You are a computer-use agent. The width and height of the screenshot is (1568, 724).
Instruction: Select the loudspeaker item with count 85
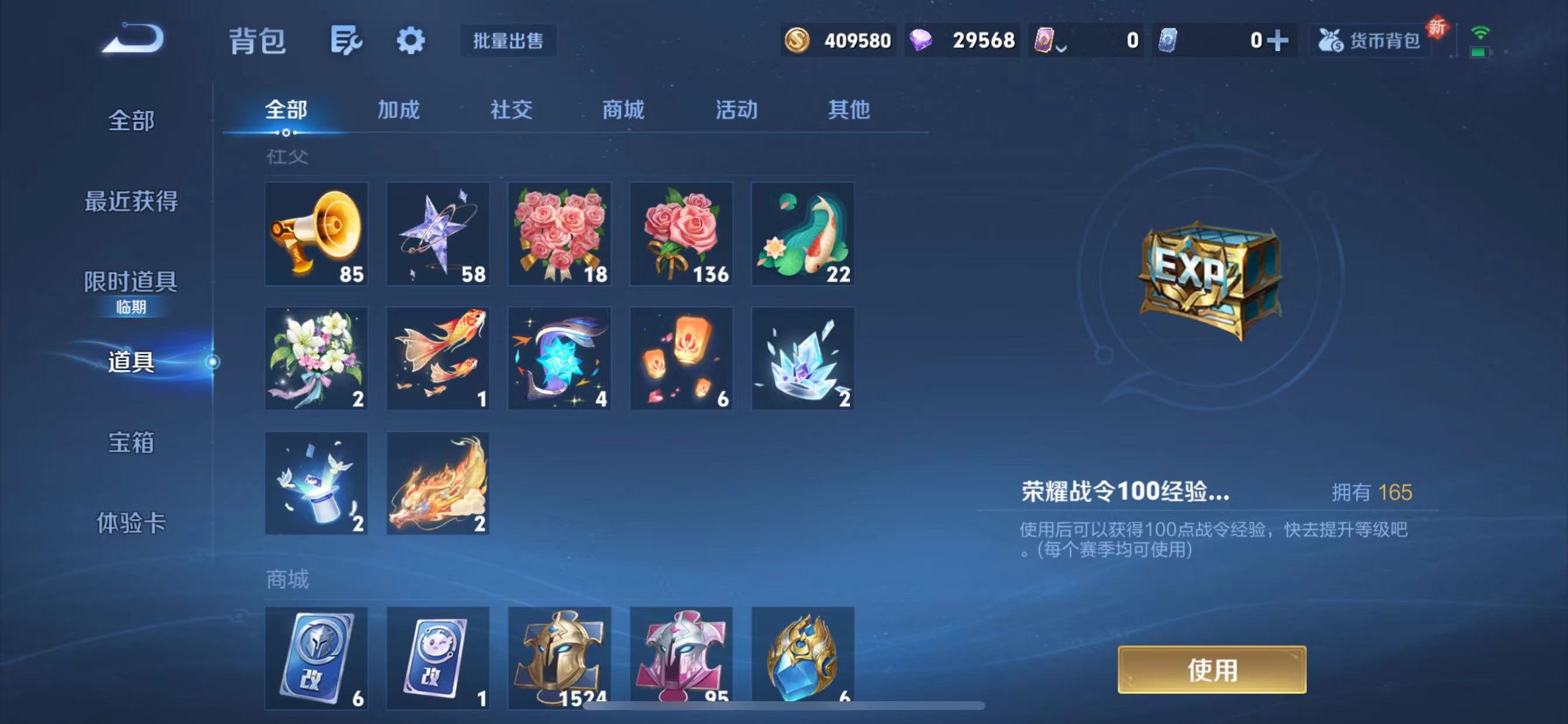pyautogui.click(x=316, y=234)
